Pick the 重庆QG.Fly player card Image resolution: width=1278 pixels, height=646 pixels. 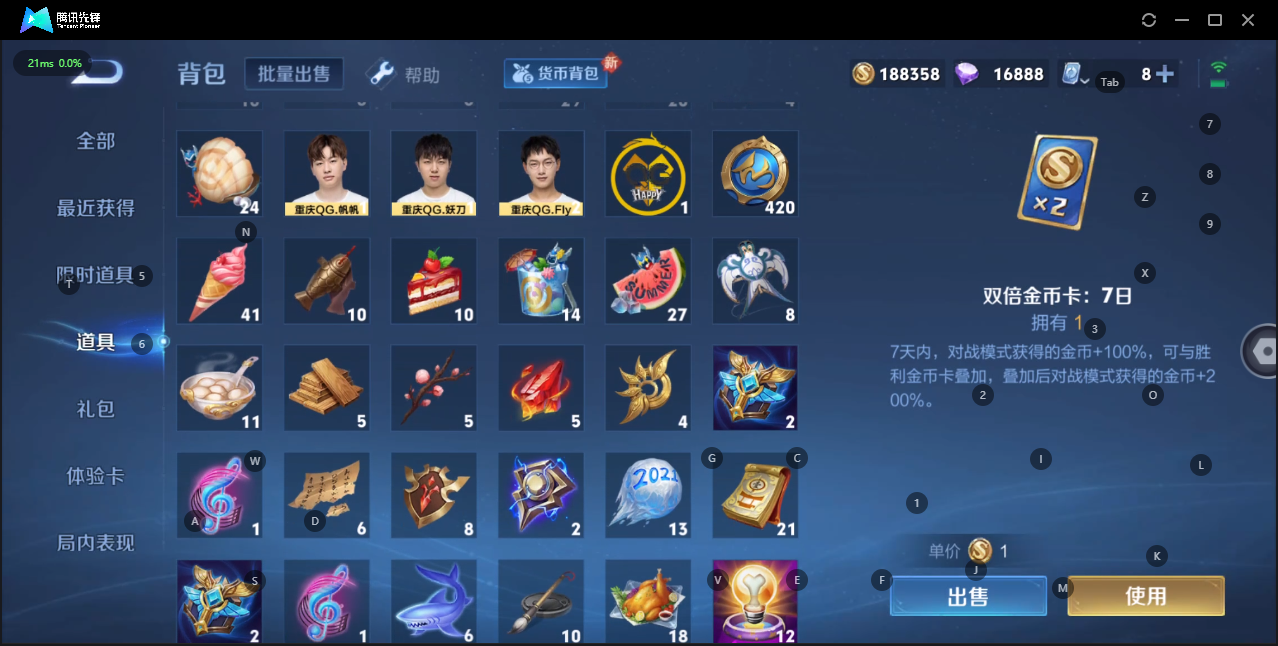tap(541, 173)
